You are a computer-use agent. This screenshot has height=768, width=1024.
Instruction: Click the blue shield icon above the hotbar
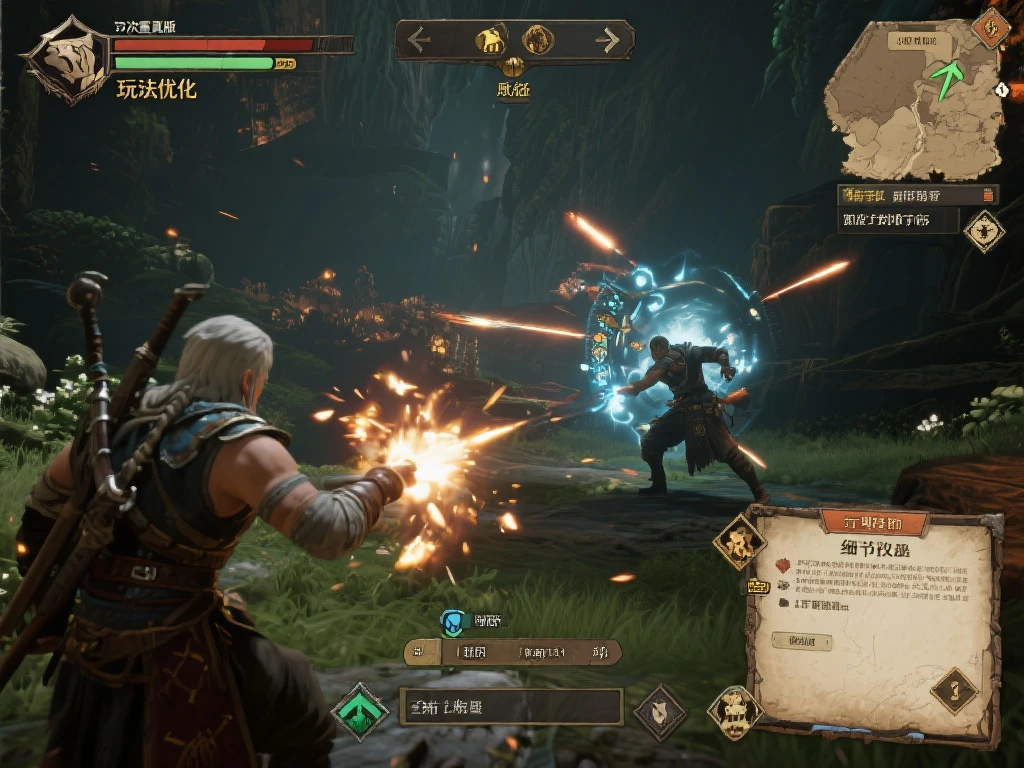click(454, 622)
